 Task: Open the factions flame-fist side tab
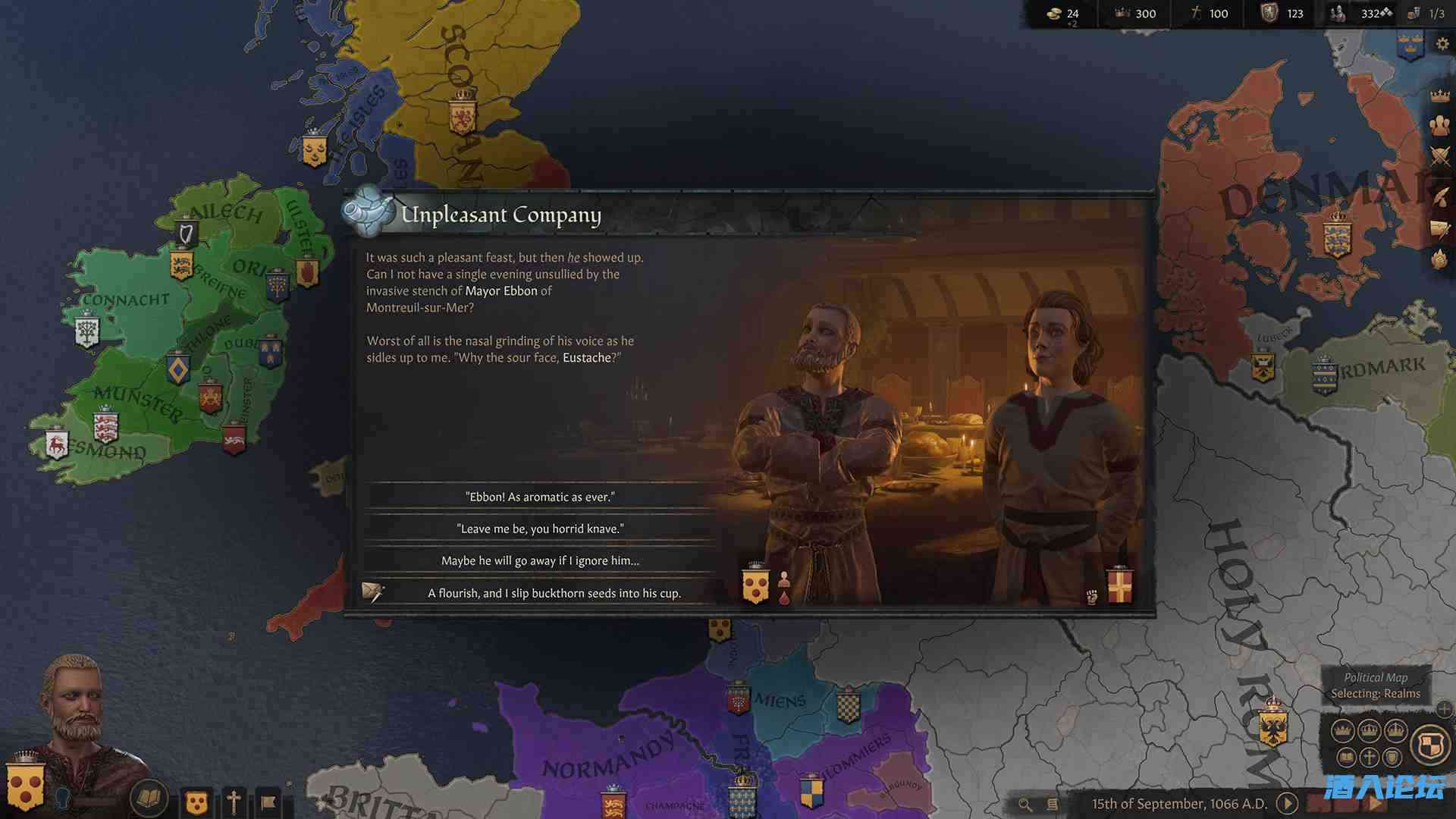click(1439, 259)
